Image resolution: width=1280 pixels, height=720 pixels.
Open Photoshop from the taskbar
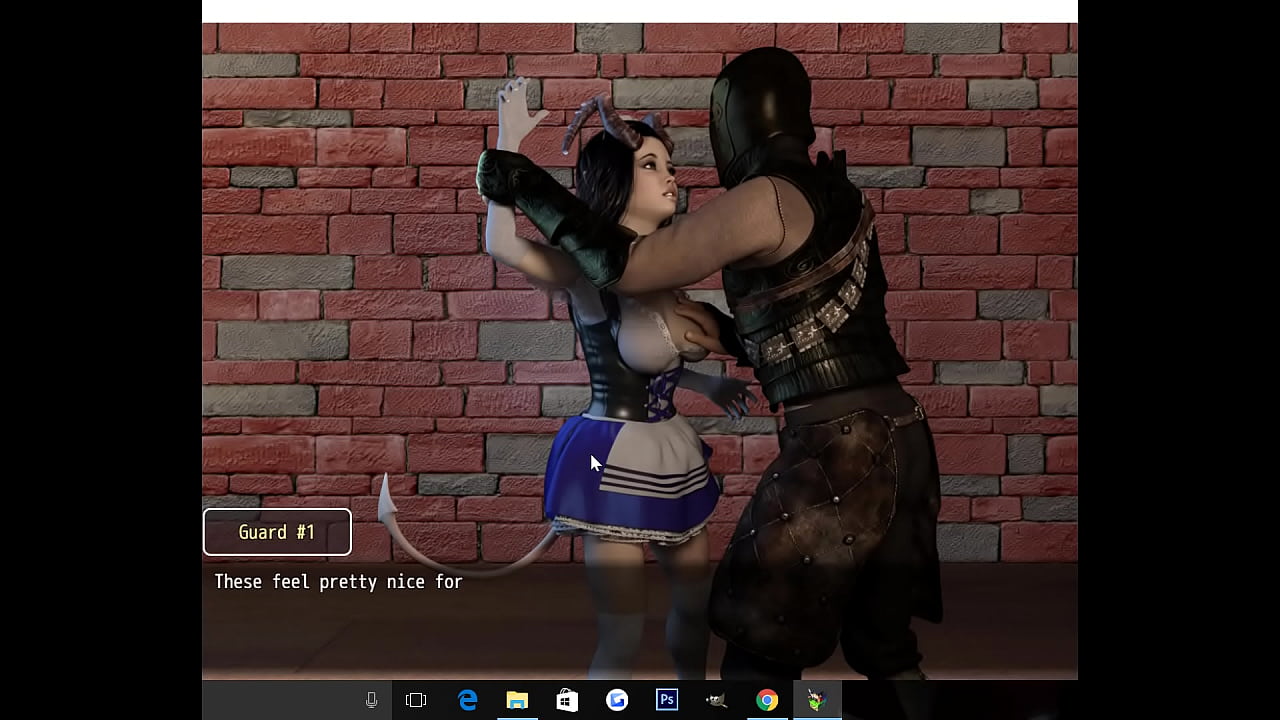click(x=667, y=700)
